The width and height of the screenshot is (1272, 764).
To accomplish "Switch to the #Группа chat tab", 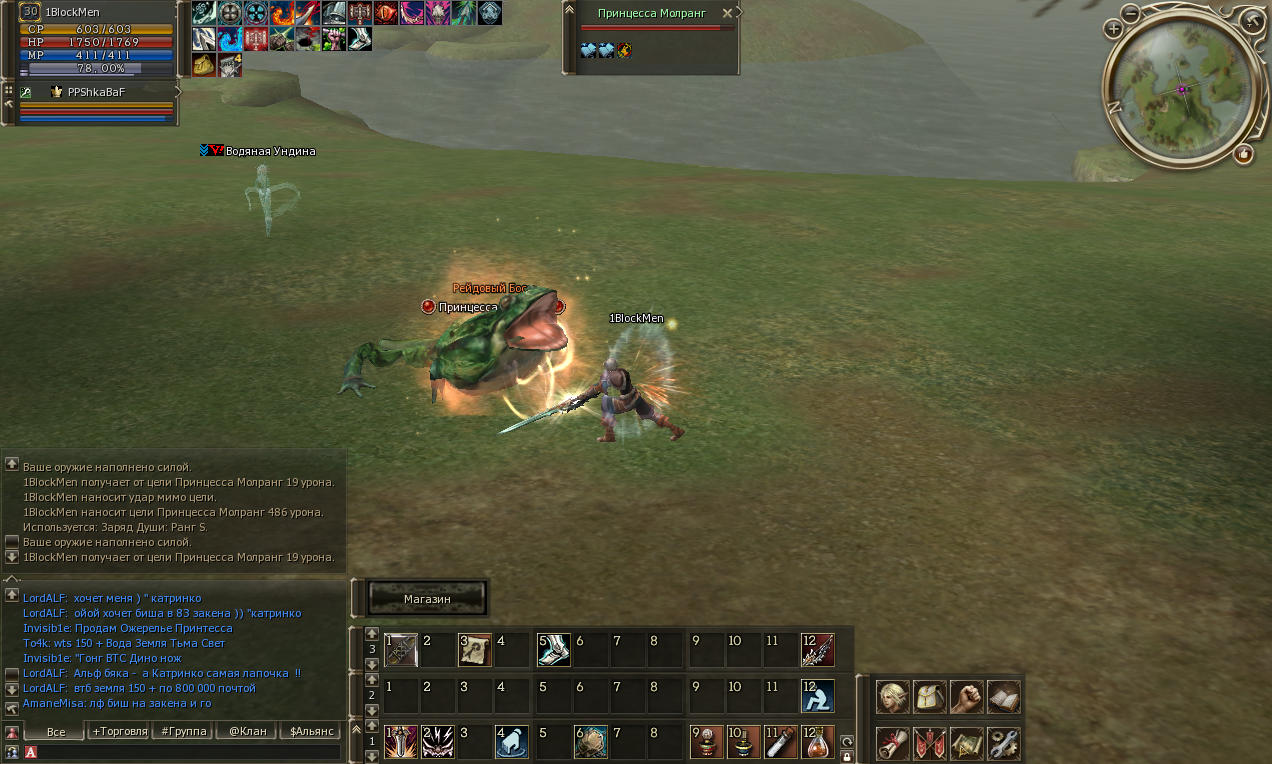I will coord(184,731).
